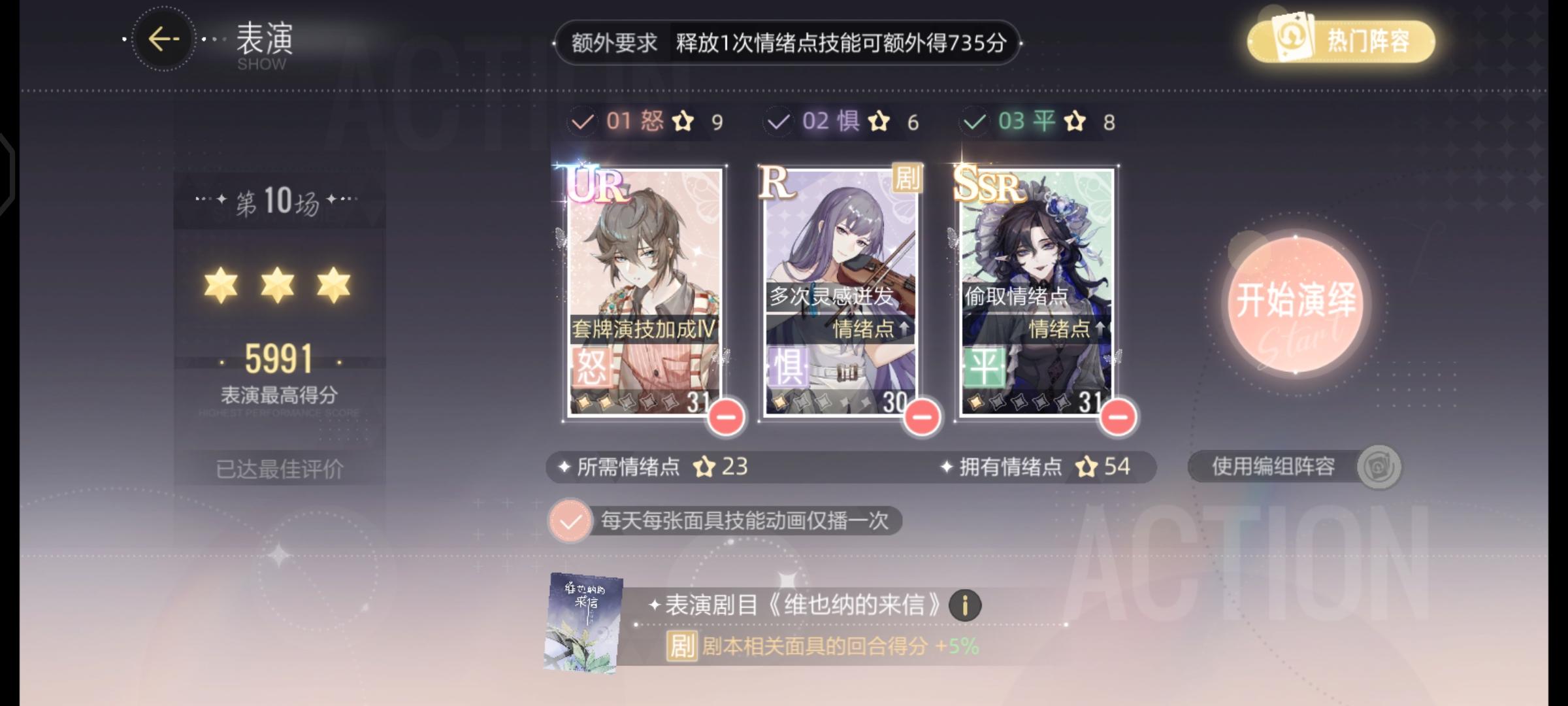Screen dimensions: 1568x706
Task: Click the star icon next to 所需情绪点
Action: (704, 465)
